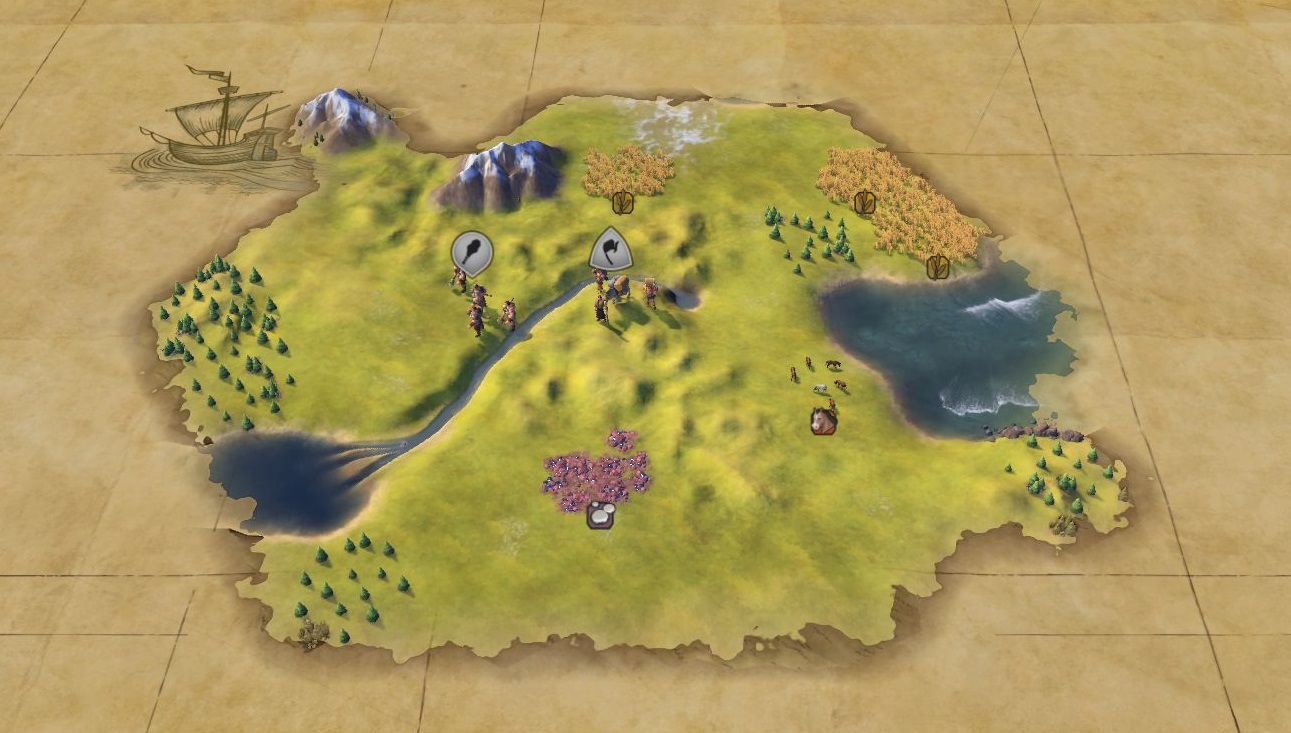Image resolution: width=1291 pixels, height=733 pixels.
Task: Click the horses resource icon
Action: click(823, 421)
